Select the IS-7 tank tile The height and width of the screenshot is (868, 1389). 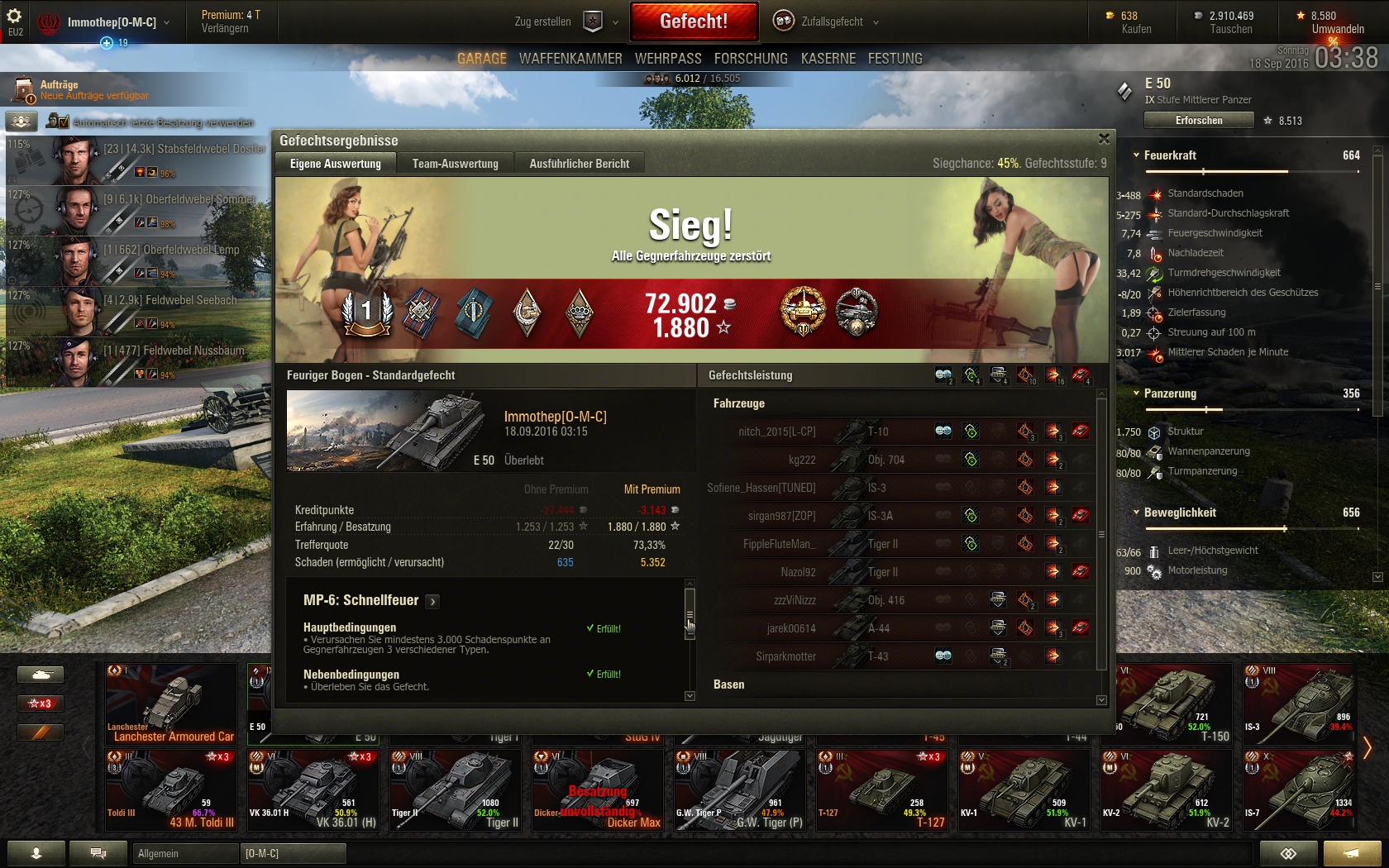pos(1298,789)
